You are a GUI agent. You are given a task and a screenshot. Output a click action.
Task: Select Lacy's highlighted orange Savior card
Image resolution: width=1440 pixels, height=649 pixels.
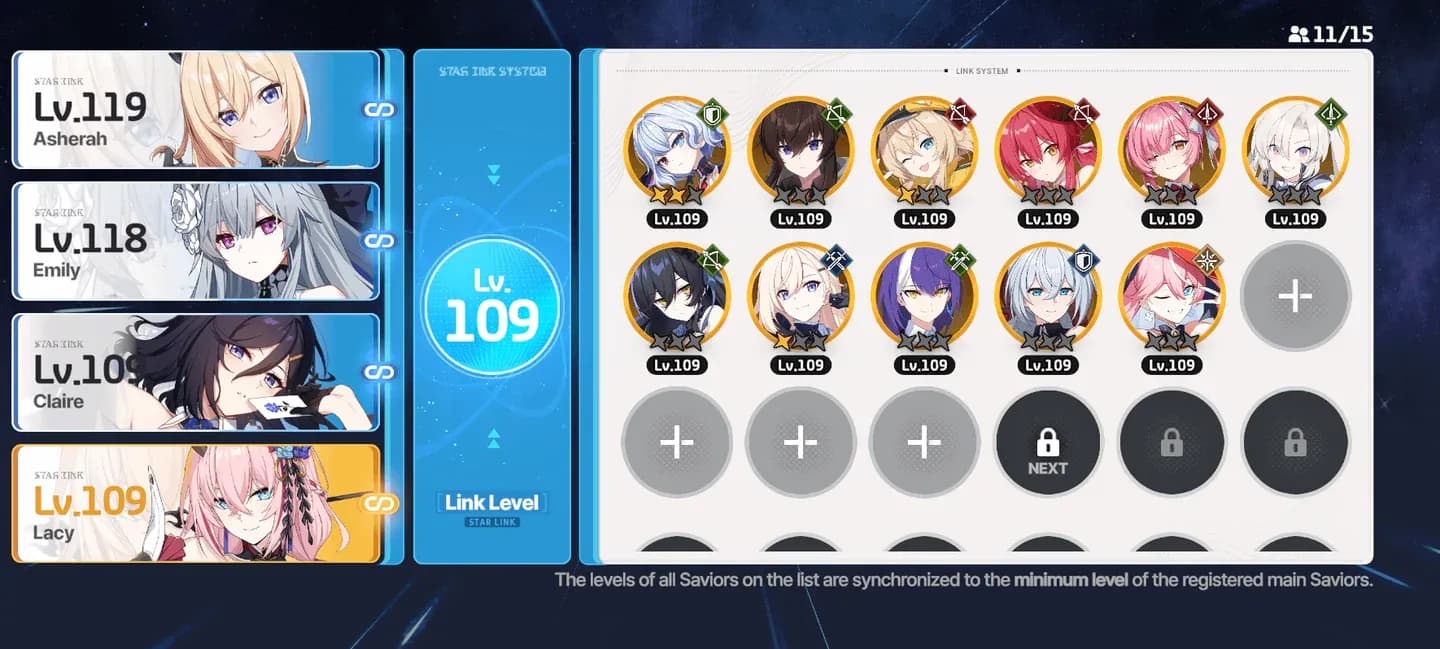[x=196, y=503]
